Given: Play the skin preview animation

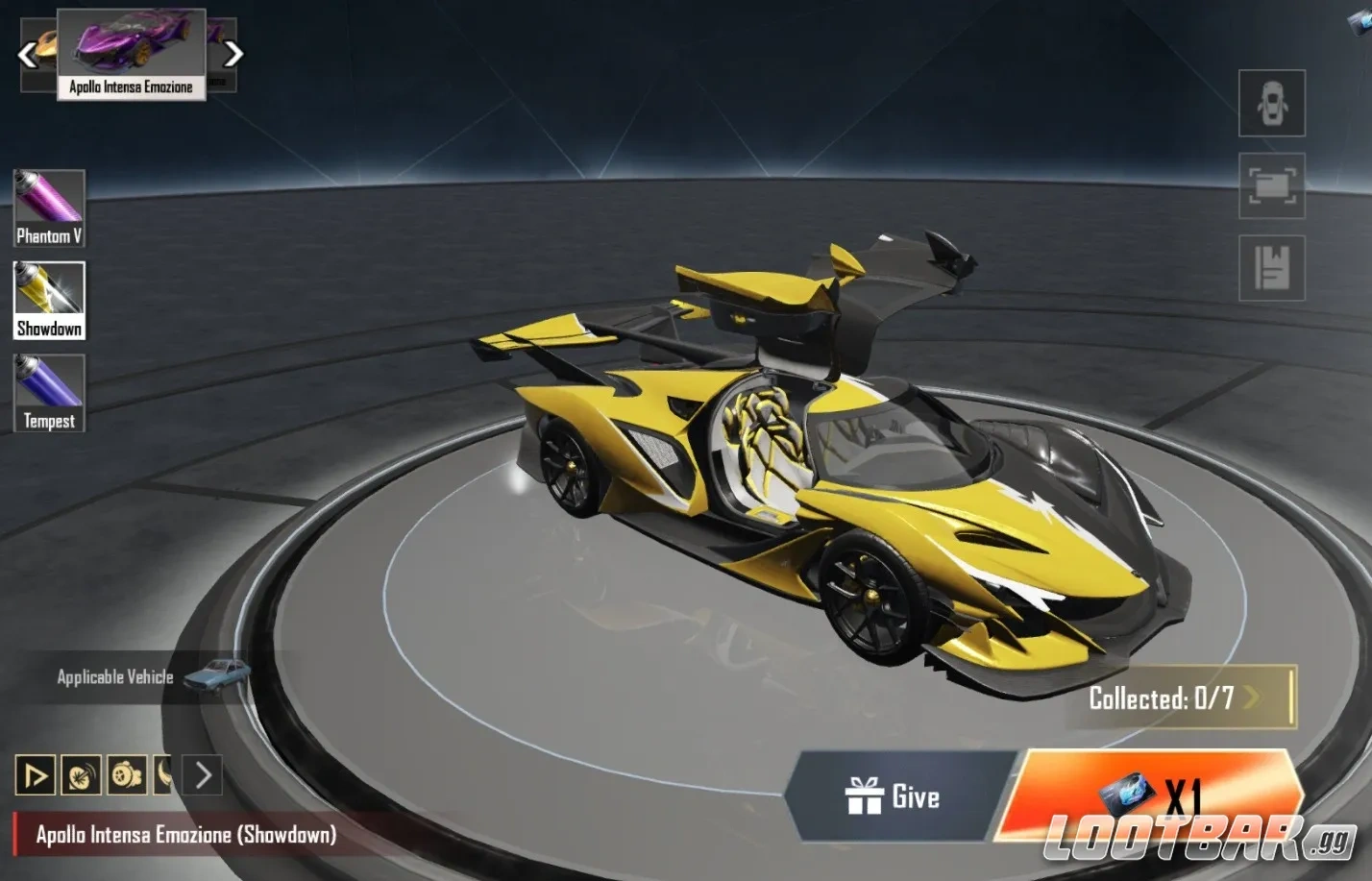Looking at the screenshot, I should [35, 774].
